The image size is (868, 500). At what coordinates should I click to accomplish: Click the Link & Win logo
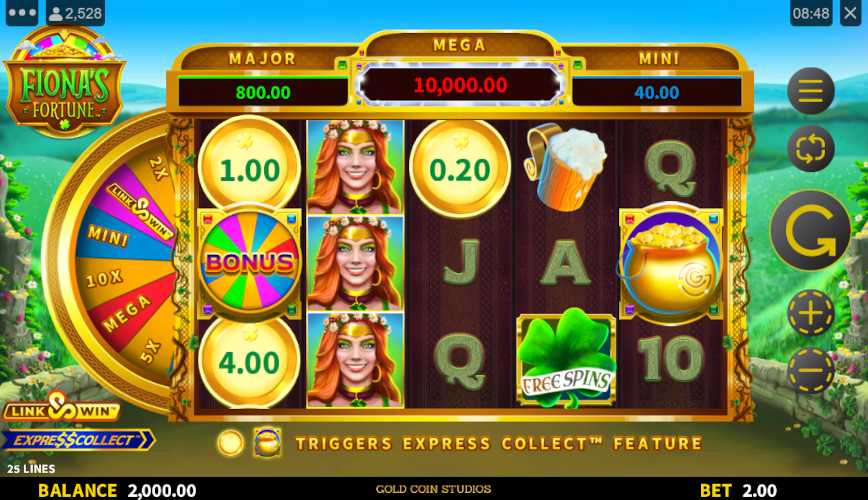tap(62, 408)
